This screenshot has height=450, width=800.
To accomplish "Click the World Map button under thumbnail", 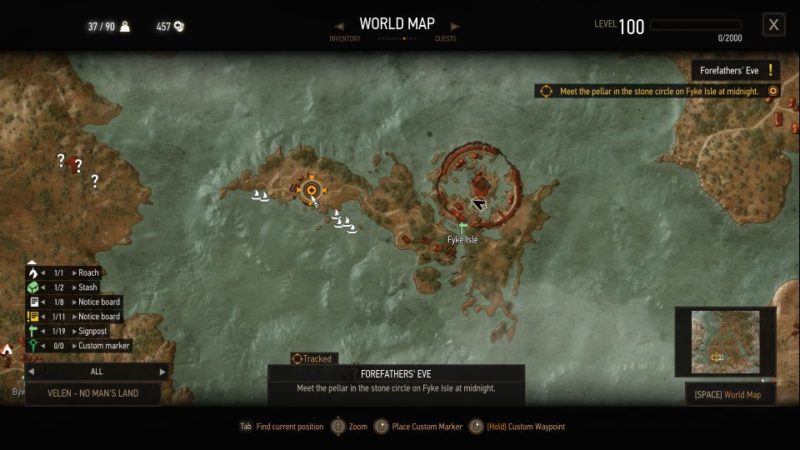I will point(728,395).
